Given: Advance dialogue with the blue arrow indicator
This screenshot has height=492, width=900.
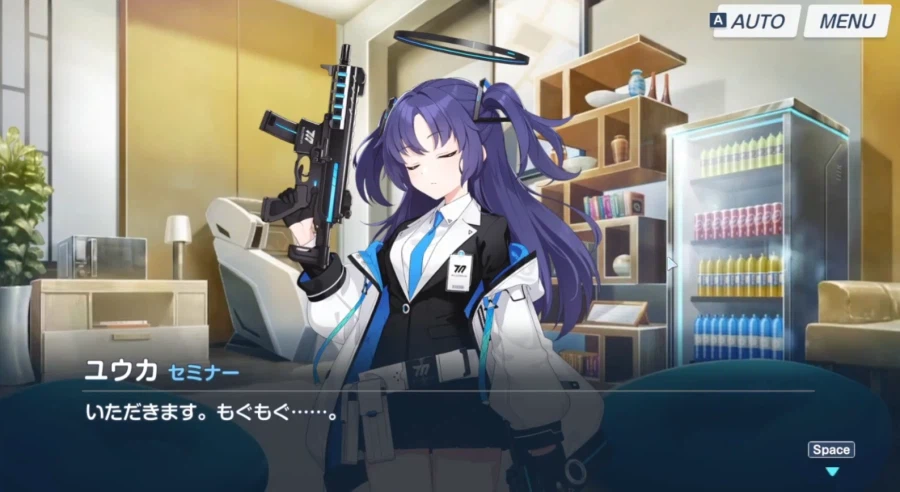Looking at the screenshot, I should (831, 471).
